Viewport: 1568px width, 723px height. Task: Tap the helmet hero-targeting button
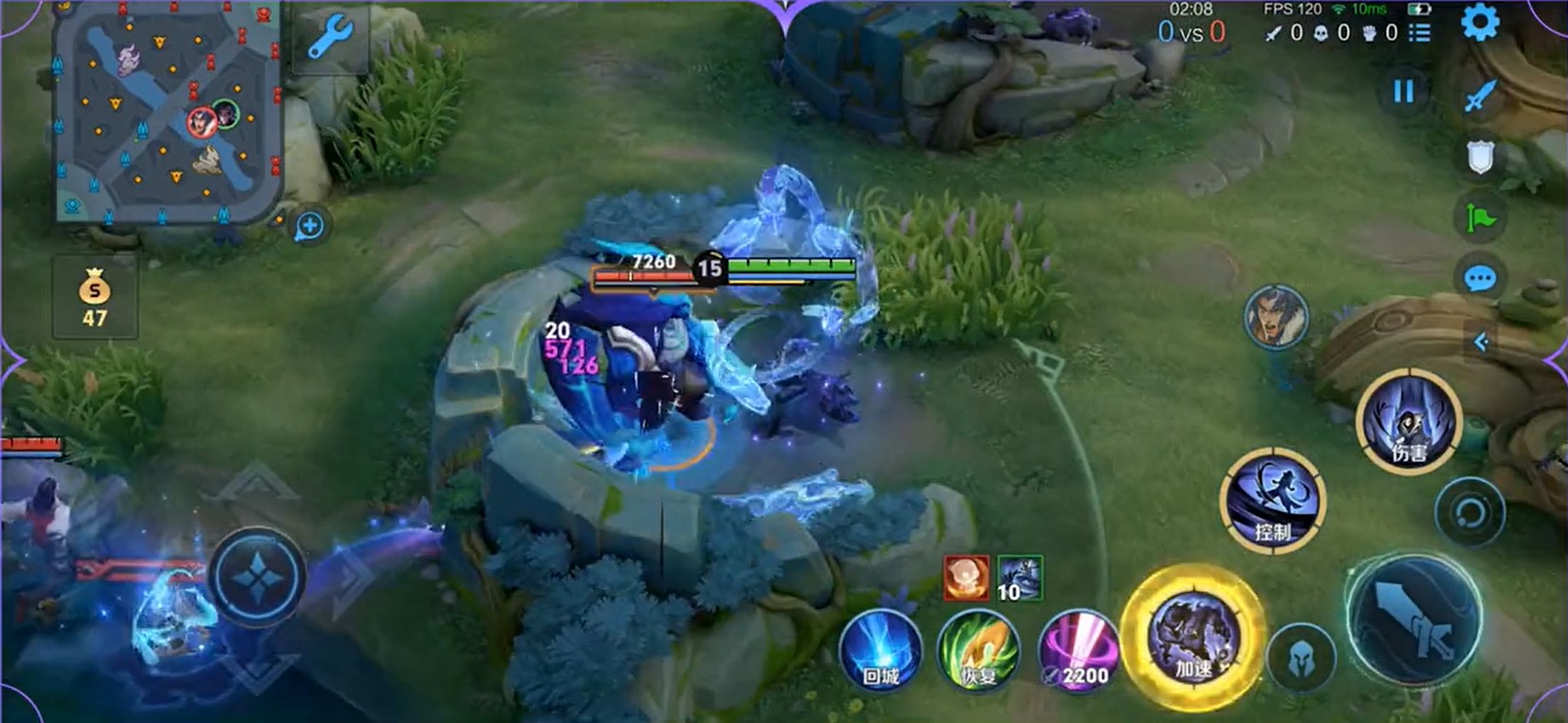tap(1301, 657)
